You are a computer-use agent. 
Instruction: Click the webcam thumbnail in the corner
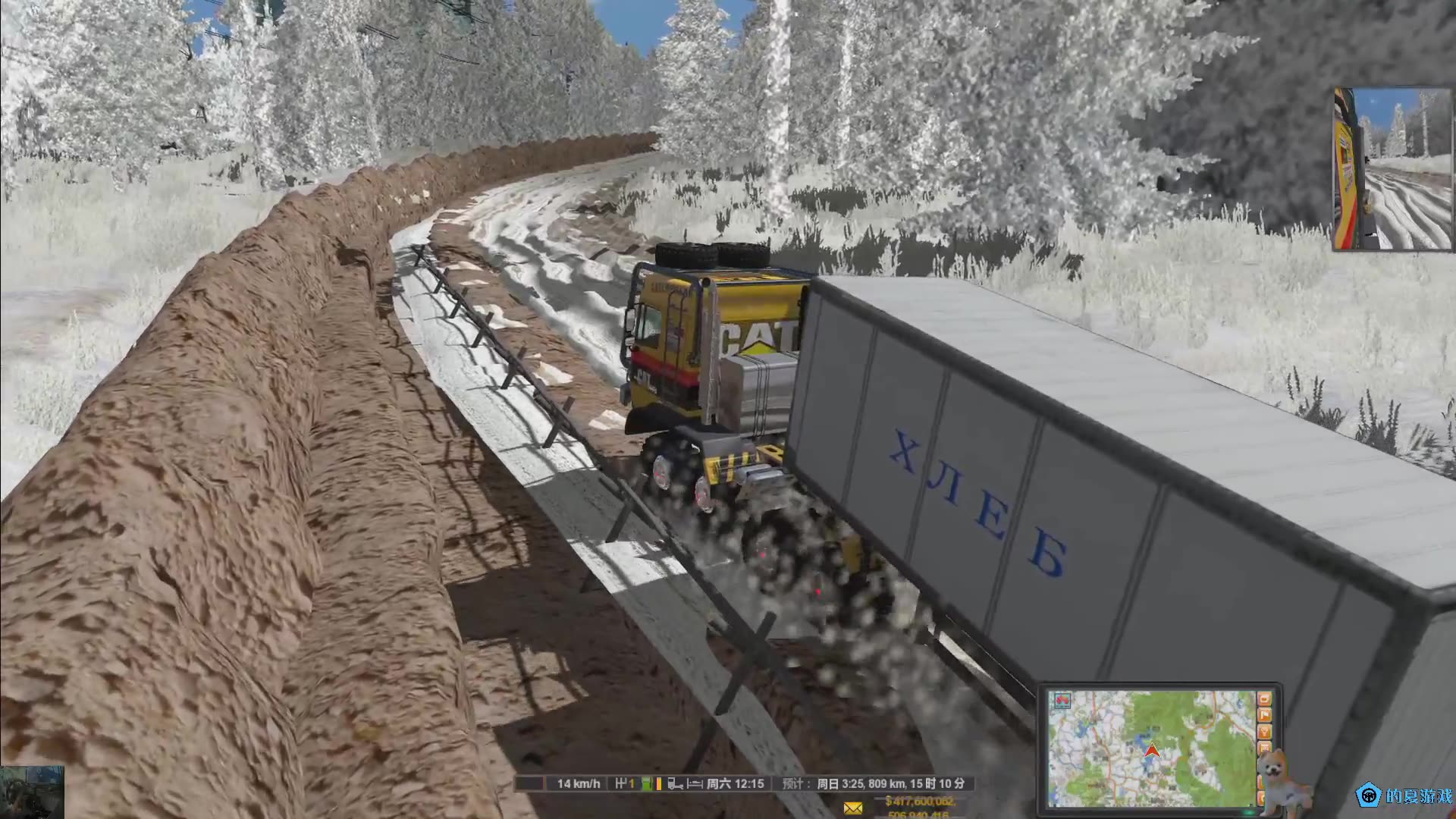(32, 792)
